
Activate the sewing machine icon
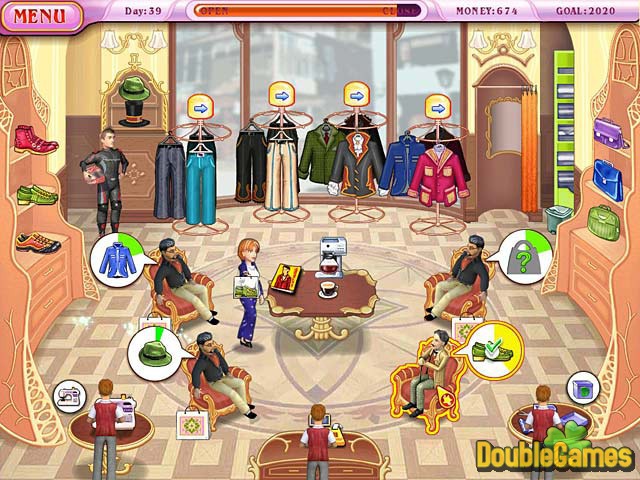(69, 395)
